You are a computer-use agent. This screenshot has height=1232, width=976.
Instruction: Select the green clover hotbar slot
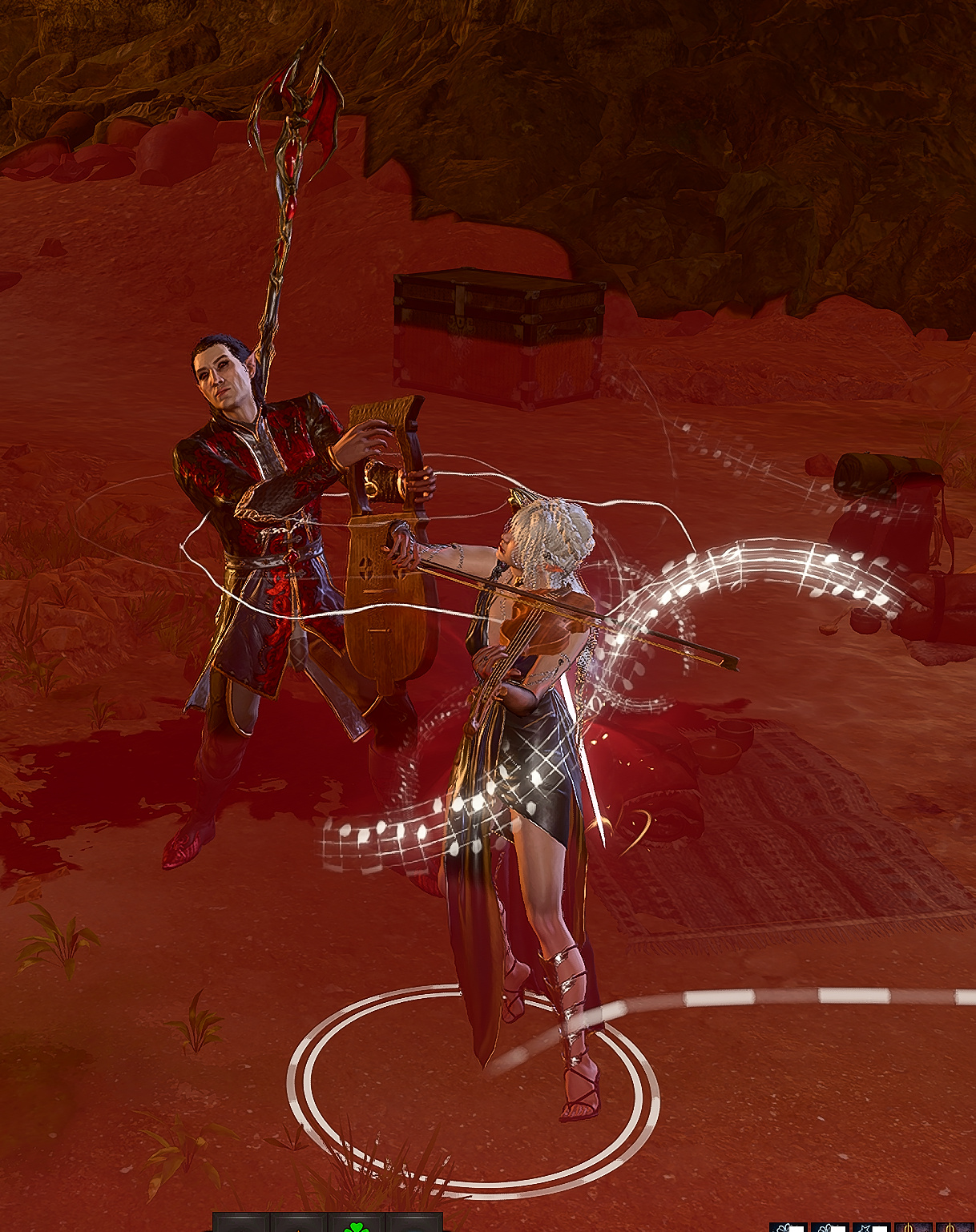(356, 1225)
